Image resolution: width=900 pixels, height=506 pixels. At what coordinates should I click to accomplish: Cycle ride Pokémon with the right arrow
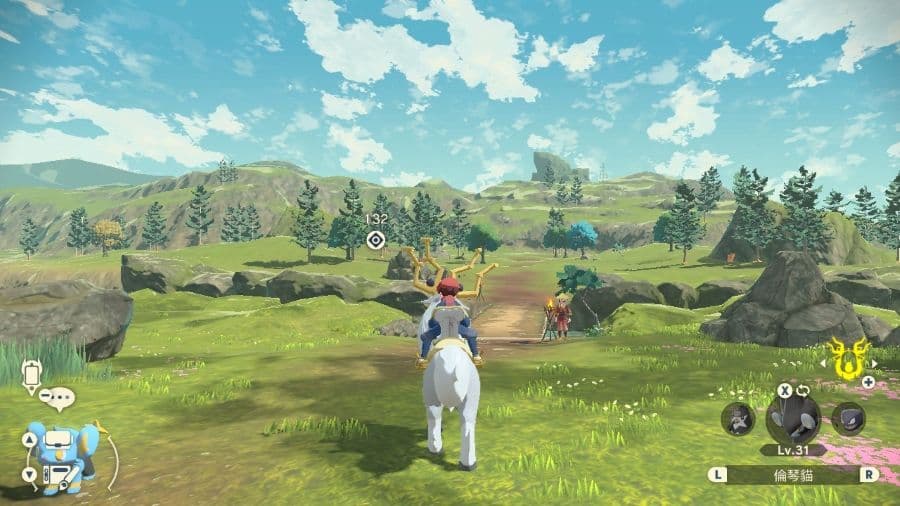[873, 364]
